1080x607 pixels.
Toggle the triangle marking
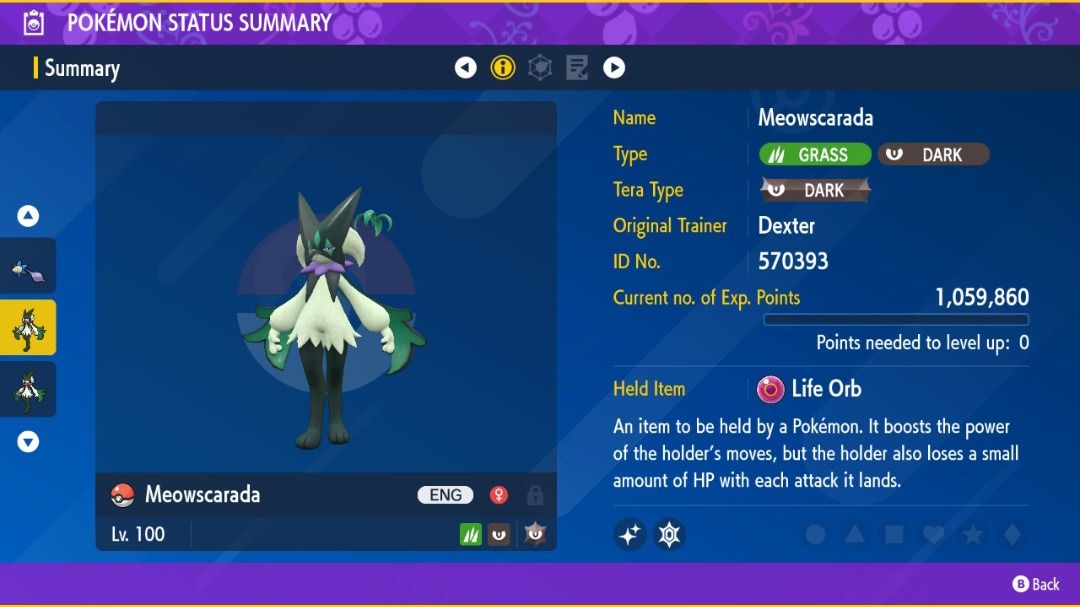coord(854,535)
